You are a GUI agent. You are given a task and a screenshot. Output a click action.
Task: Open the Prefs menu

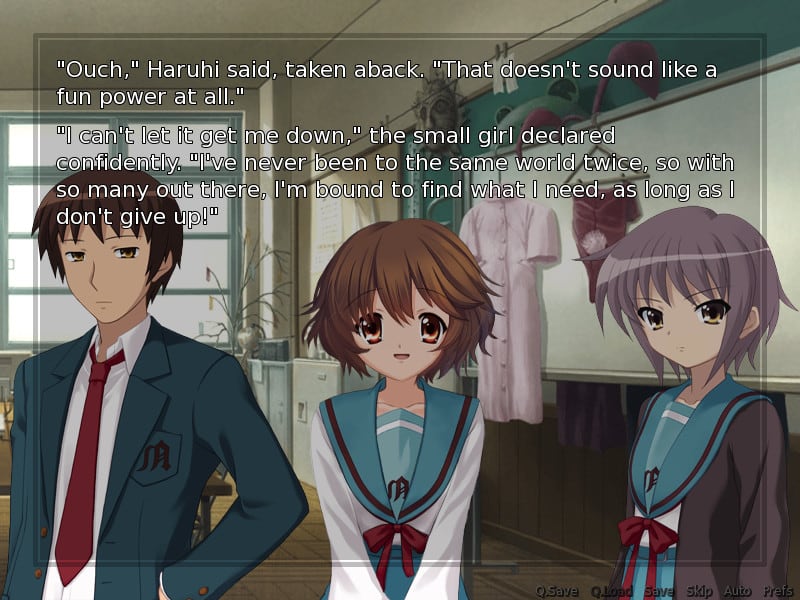click(x=778, y=591)
